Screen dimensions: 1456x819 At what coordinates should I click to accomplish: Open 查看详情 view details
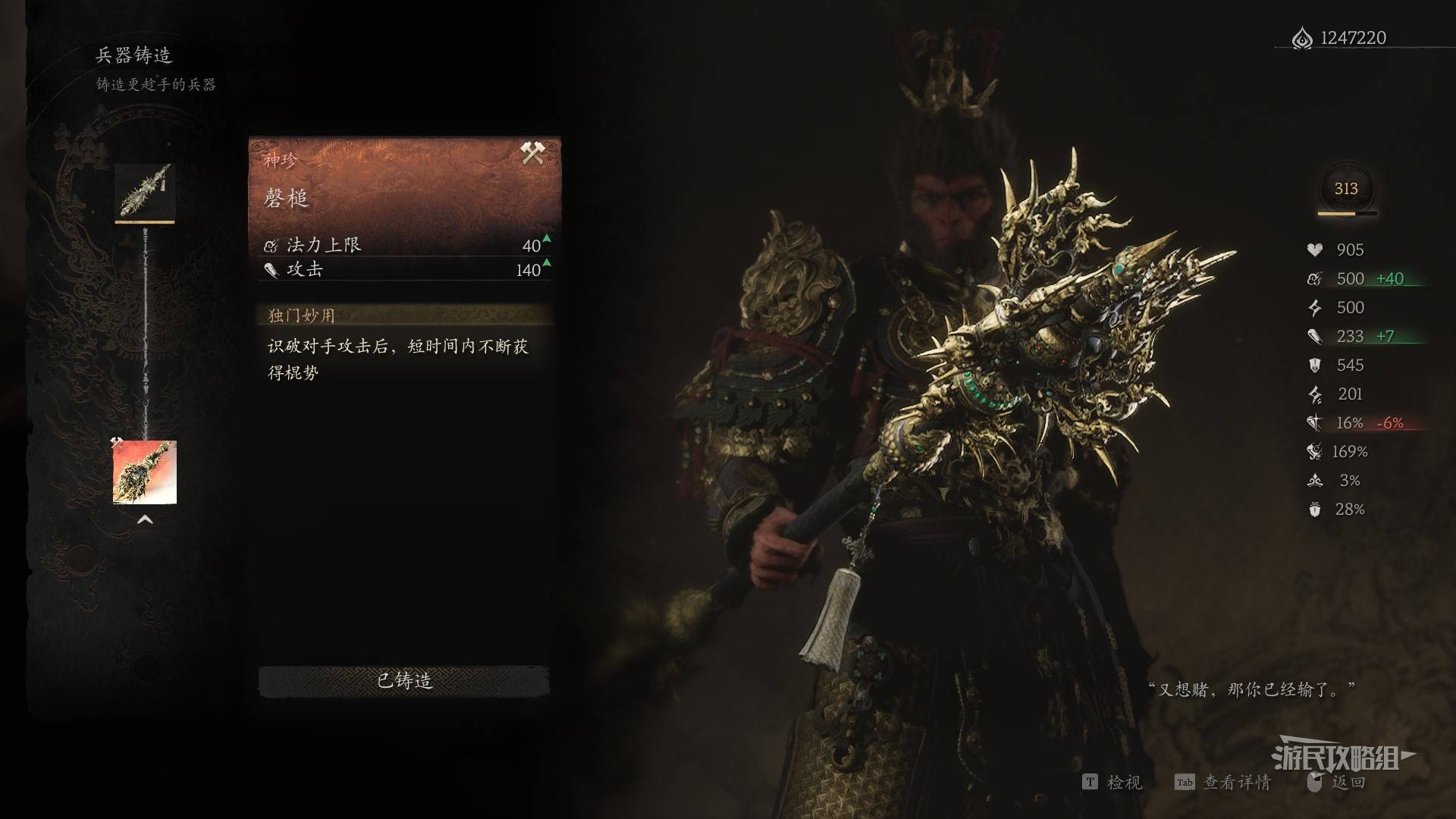tap(1223, 782)
